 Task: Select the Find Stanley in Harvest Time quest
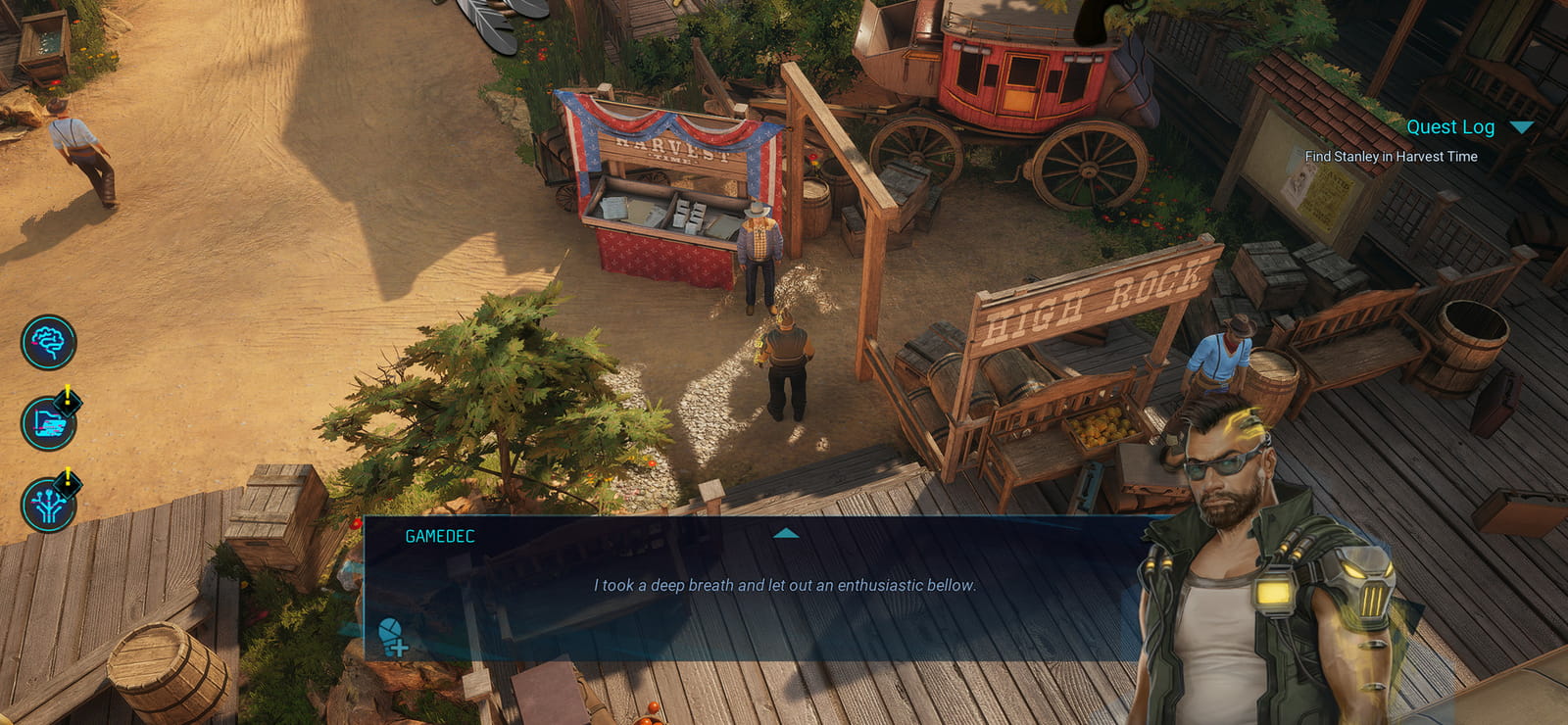[1391, 157]
